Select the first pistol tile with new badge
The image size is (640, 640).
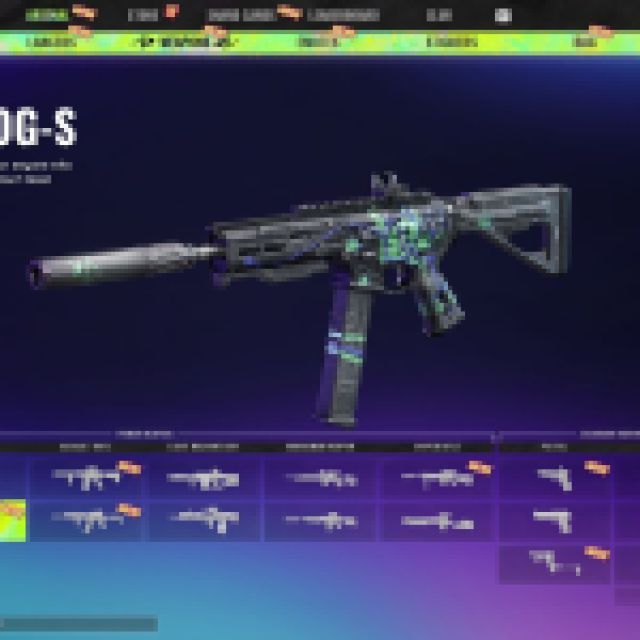(555, 478)
